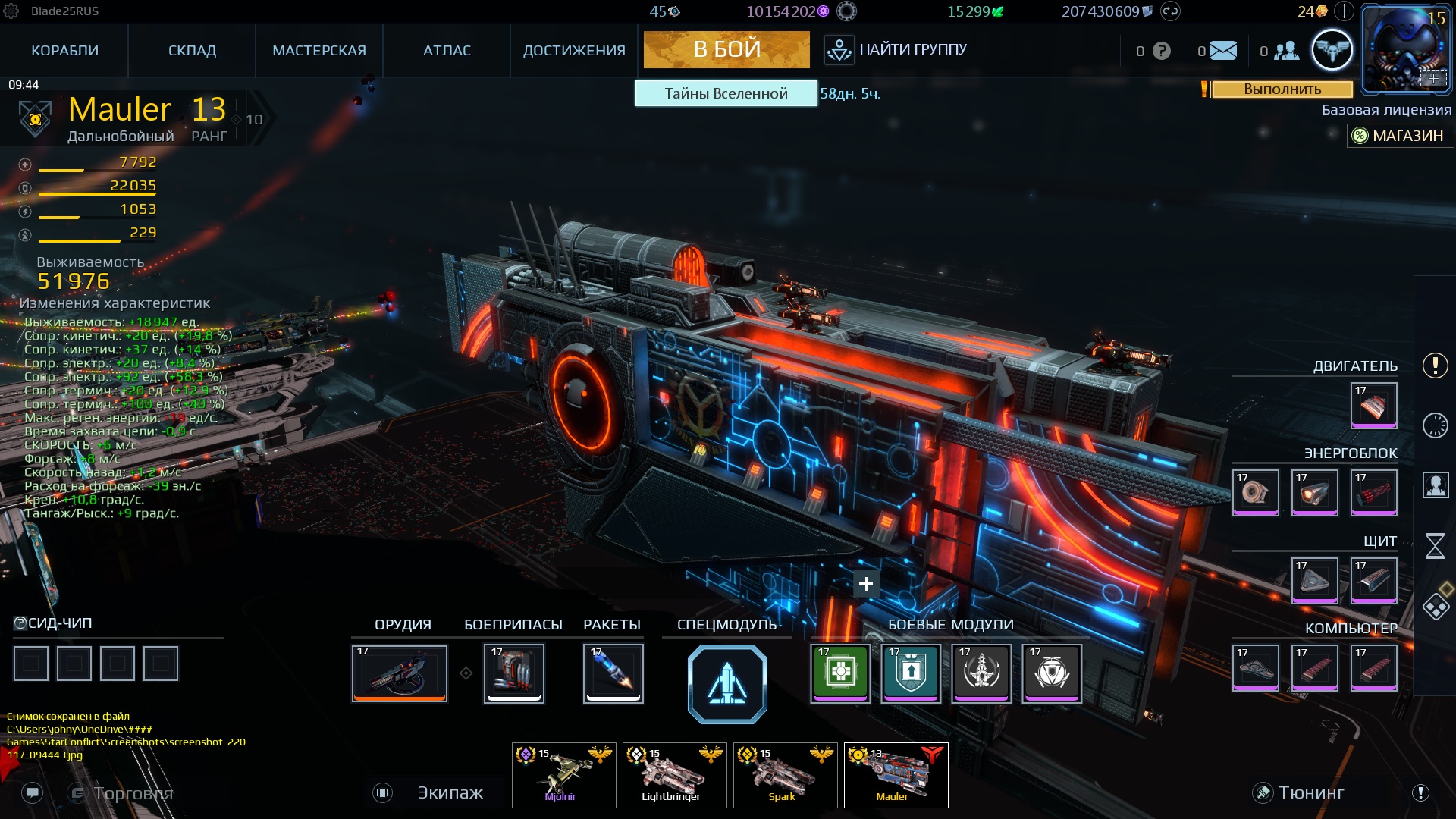Click the Выполнить button
Screen dimensions: 1456x819
[x=1282, y=90]
